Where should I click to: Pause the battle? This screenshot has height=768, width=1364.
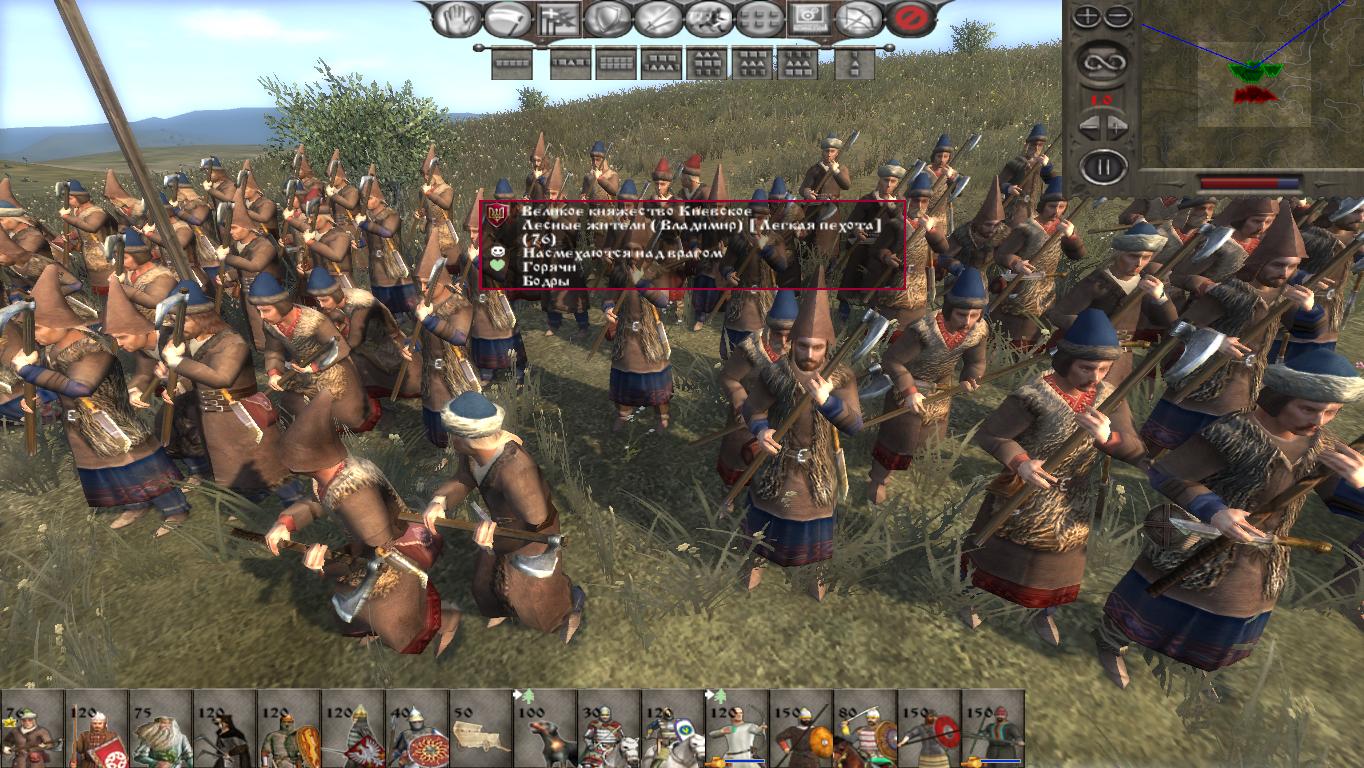(1105, 162)
